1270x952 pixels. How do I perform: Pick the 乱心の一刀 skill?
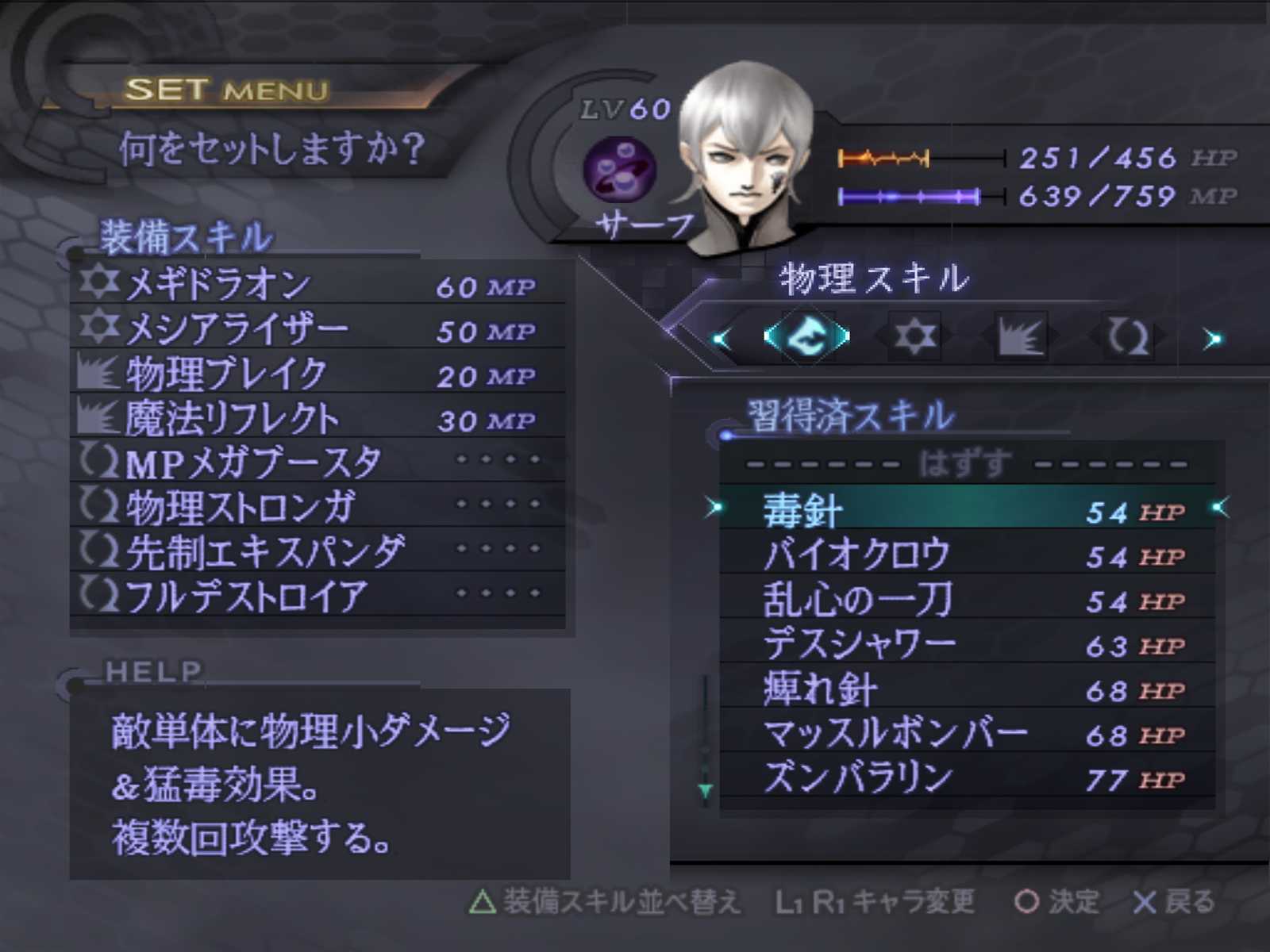[966, 599]
